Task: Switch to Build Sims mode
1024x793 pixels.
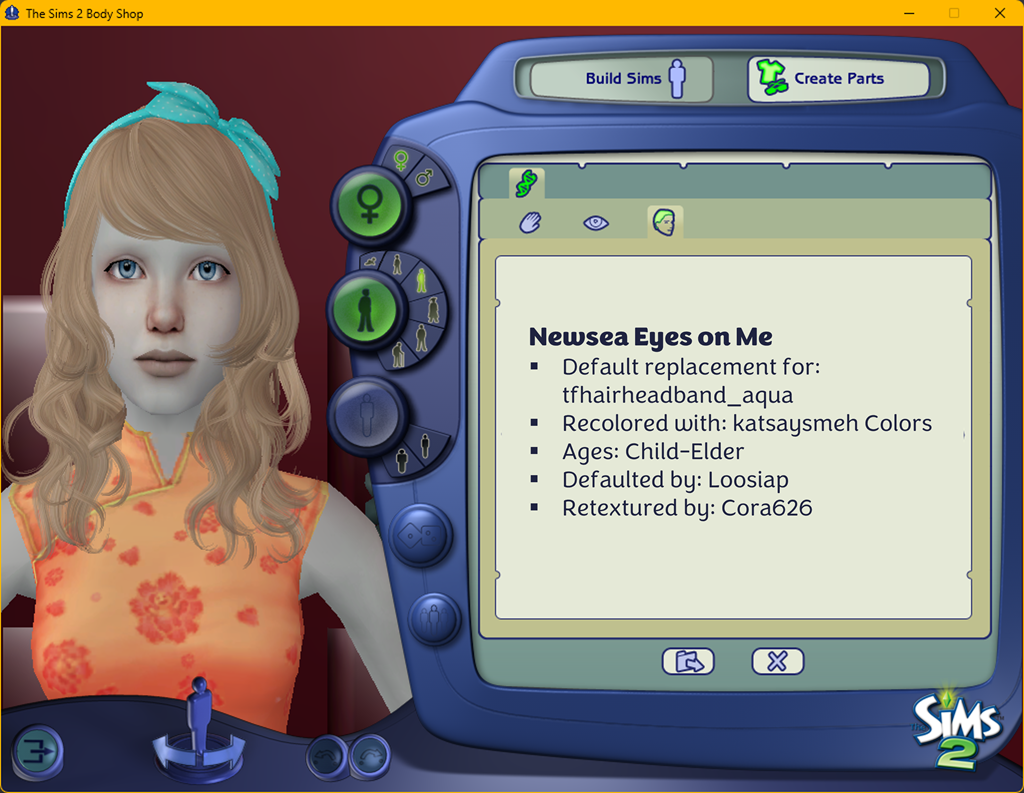Action: click(x=621, y=79)
